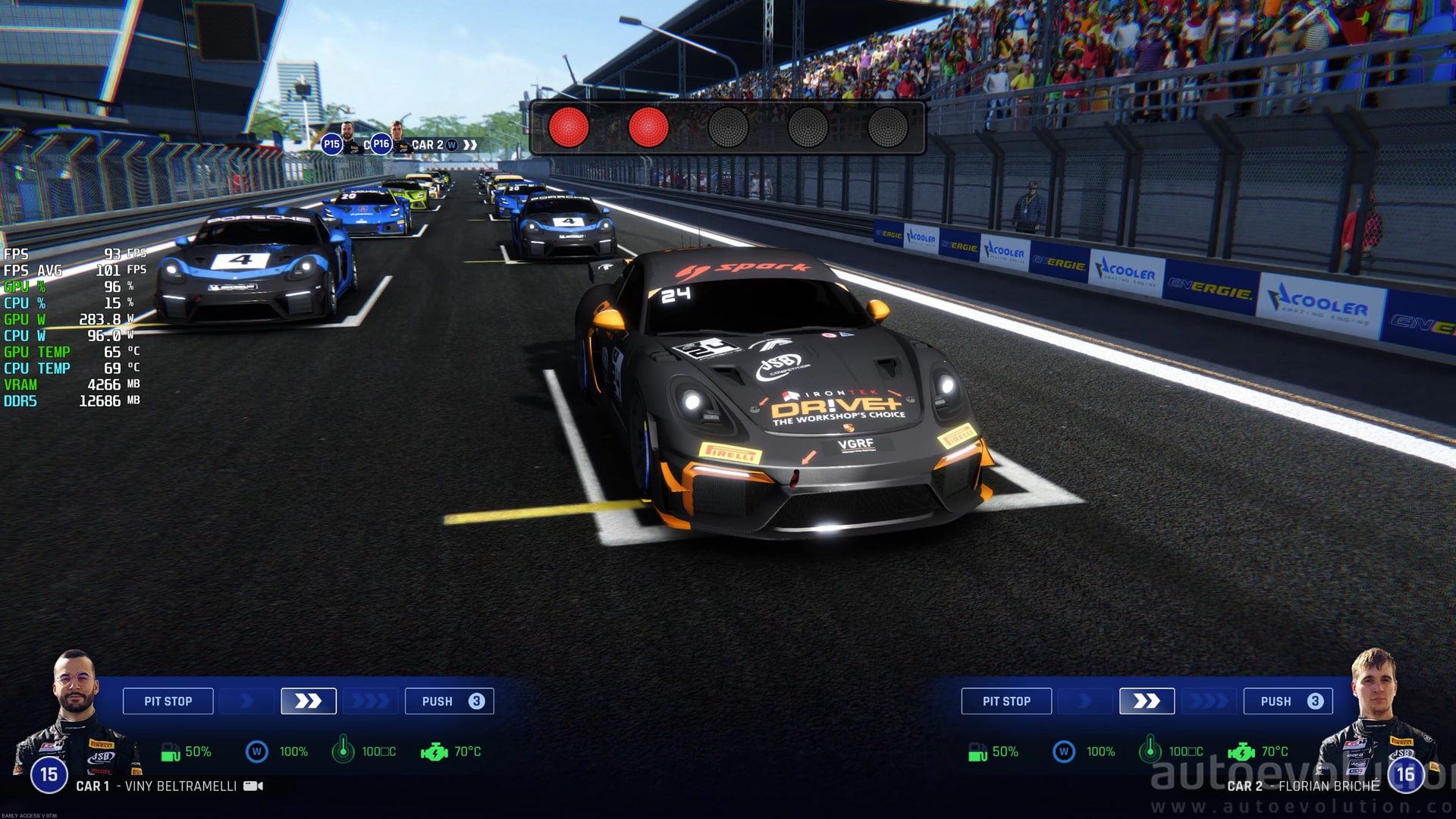Screen dimensions: 1456x819
Task: Click the camera icon beside Viny Beltramelli
Action: pos(253,786)
